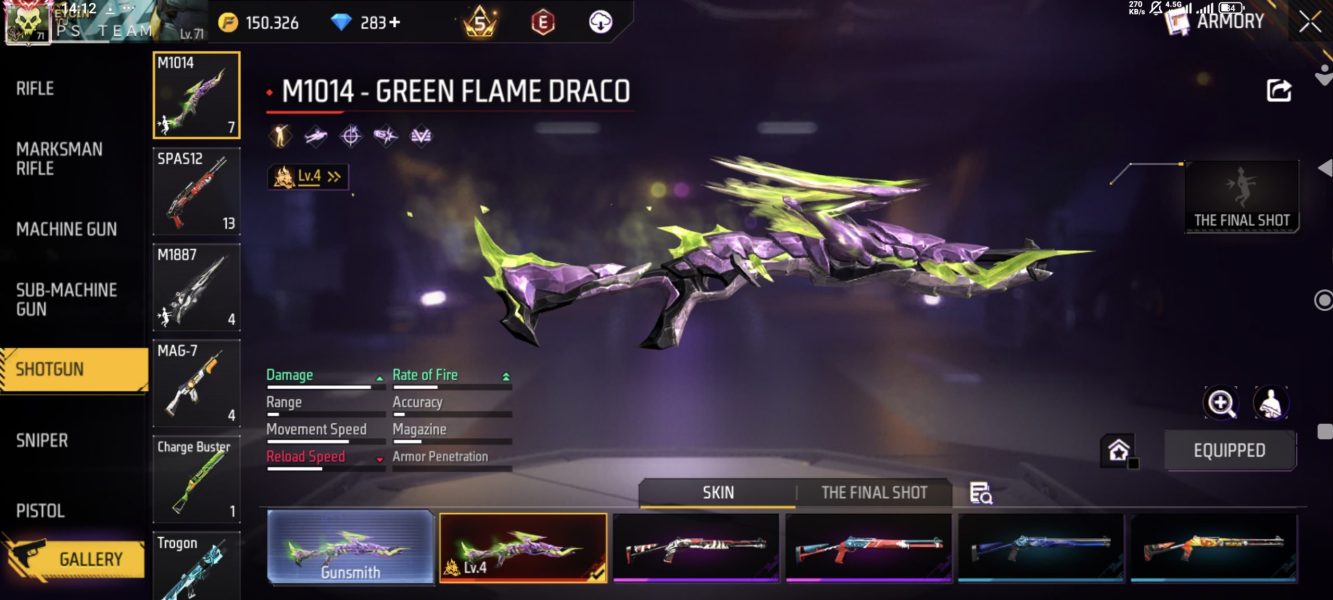Screen dimensions: 1333x600
Task: Click the Equipped button
Action: pyautogui.click(x=1229, y=450)
